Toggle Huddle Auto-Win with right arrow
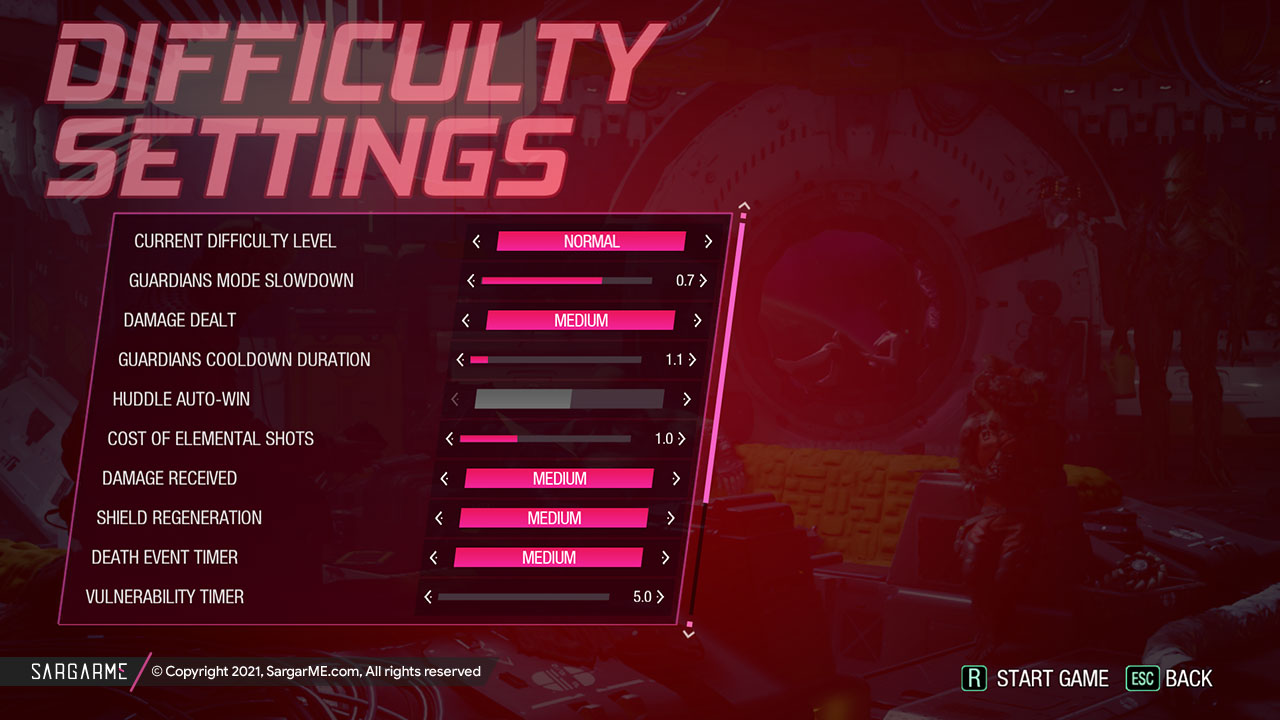 coord(687,399)
